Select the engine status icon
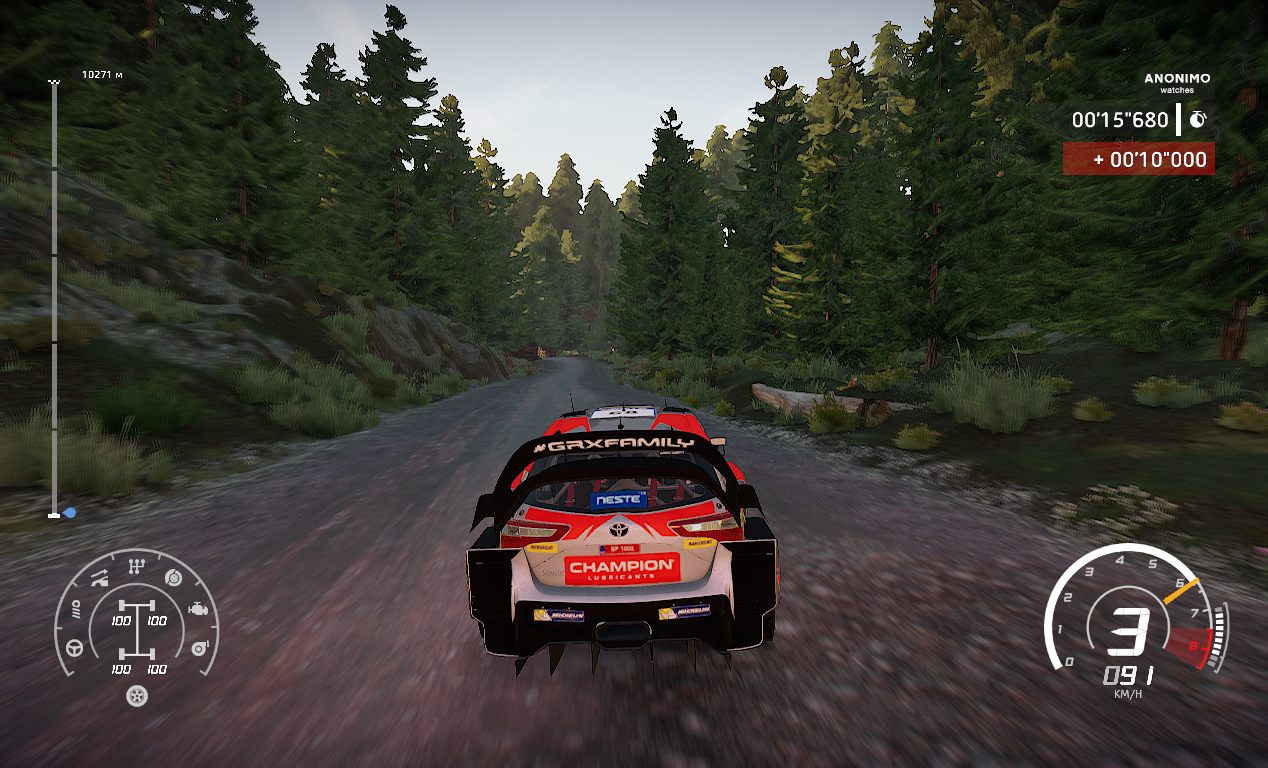This screenshot has width=1268, height=768. click(199, 608)
